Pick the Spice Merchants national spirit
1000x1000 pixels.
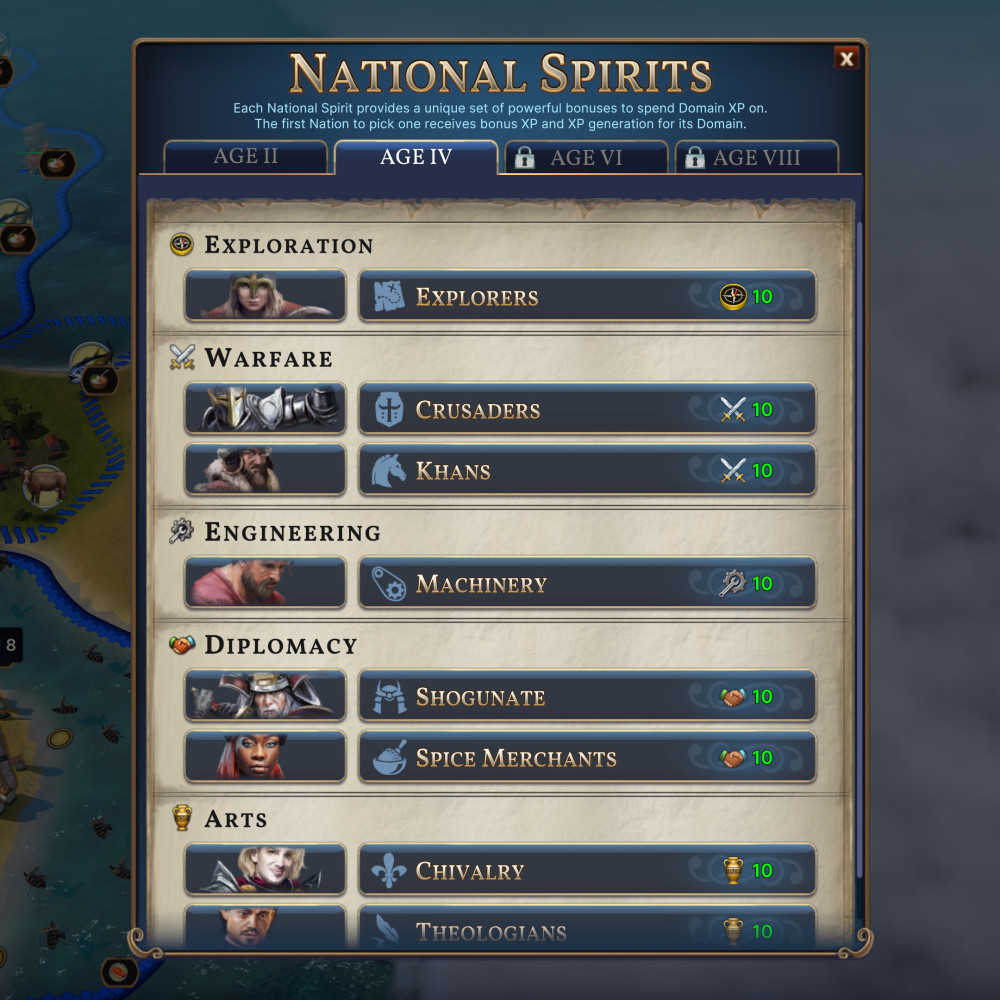[586, 758]
